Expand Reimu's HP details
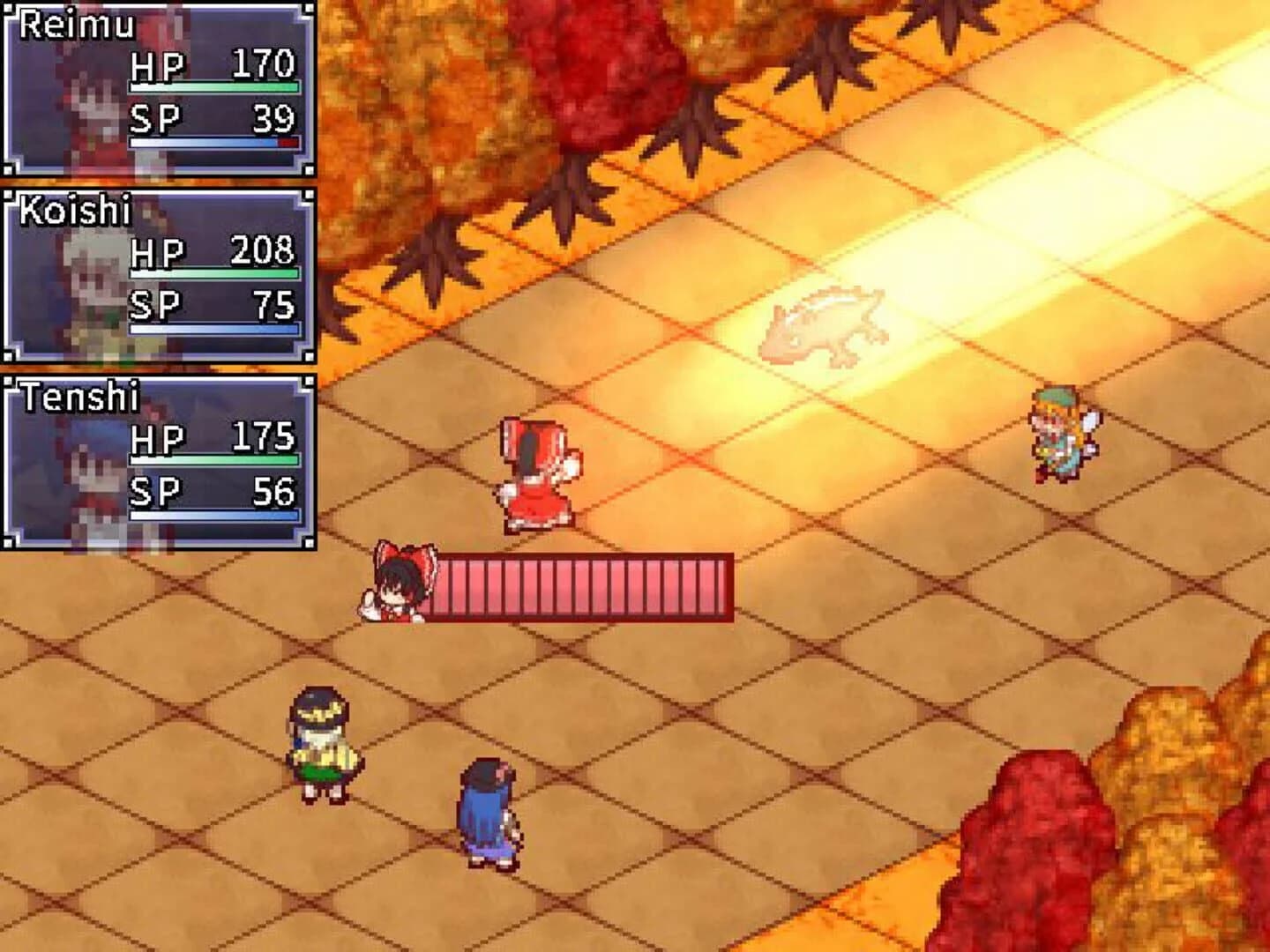 [159, 67]
